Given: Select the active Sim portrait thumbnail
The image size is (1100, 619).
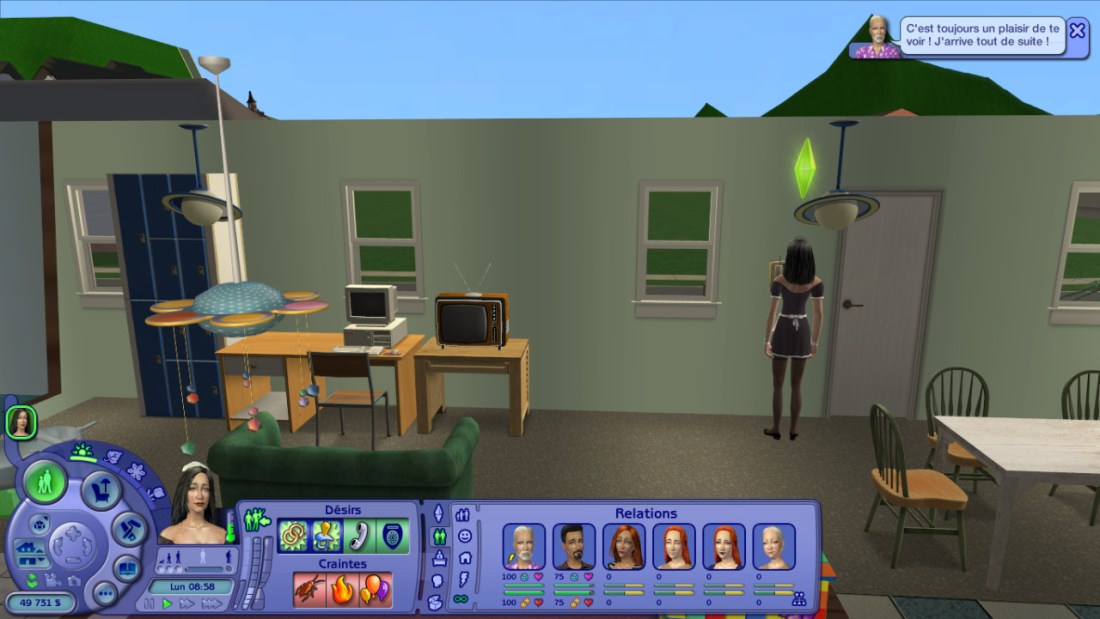Looking at the screenshot, I should (21, 423).
